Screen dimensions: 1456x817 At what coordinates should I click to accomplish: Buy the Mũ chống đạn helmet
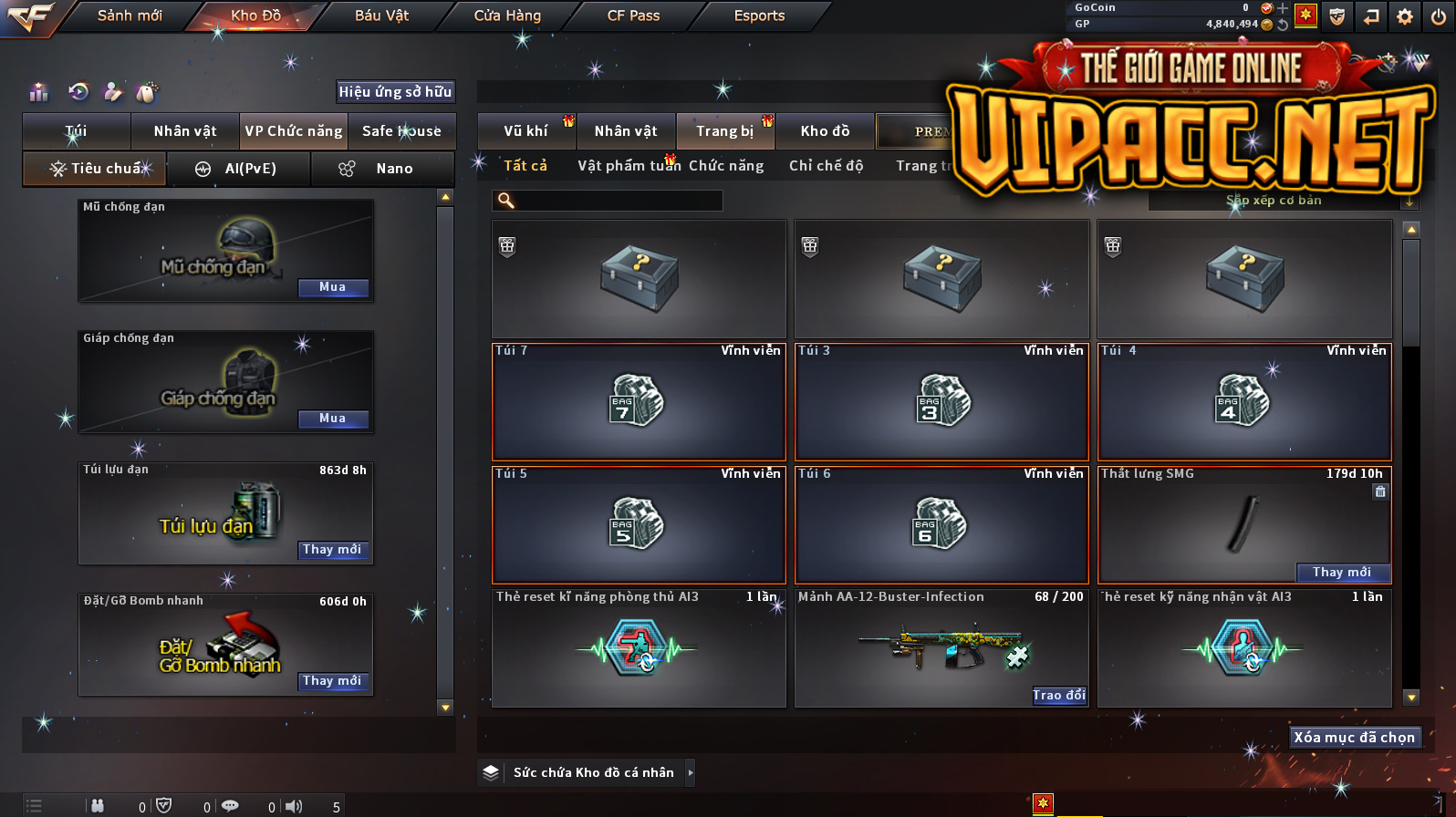click(x=333, y=287)
